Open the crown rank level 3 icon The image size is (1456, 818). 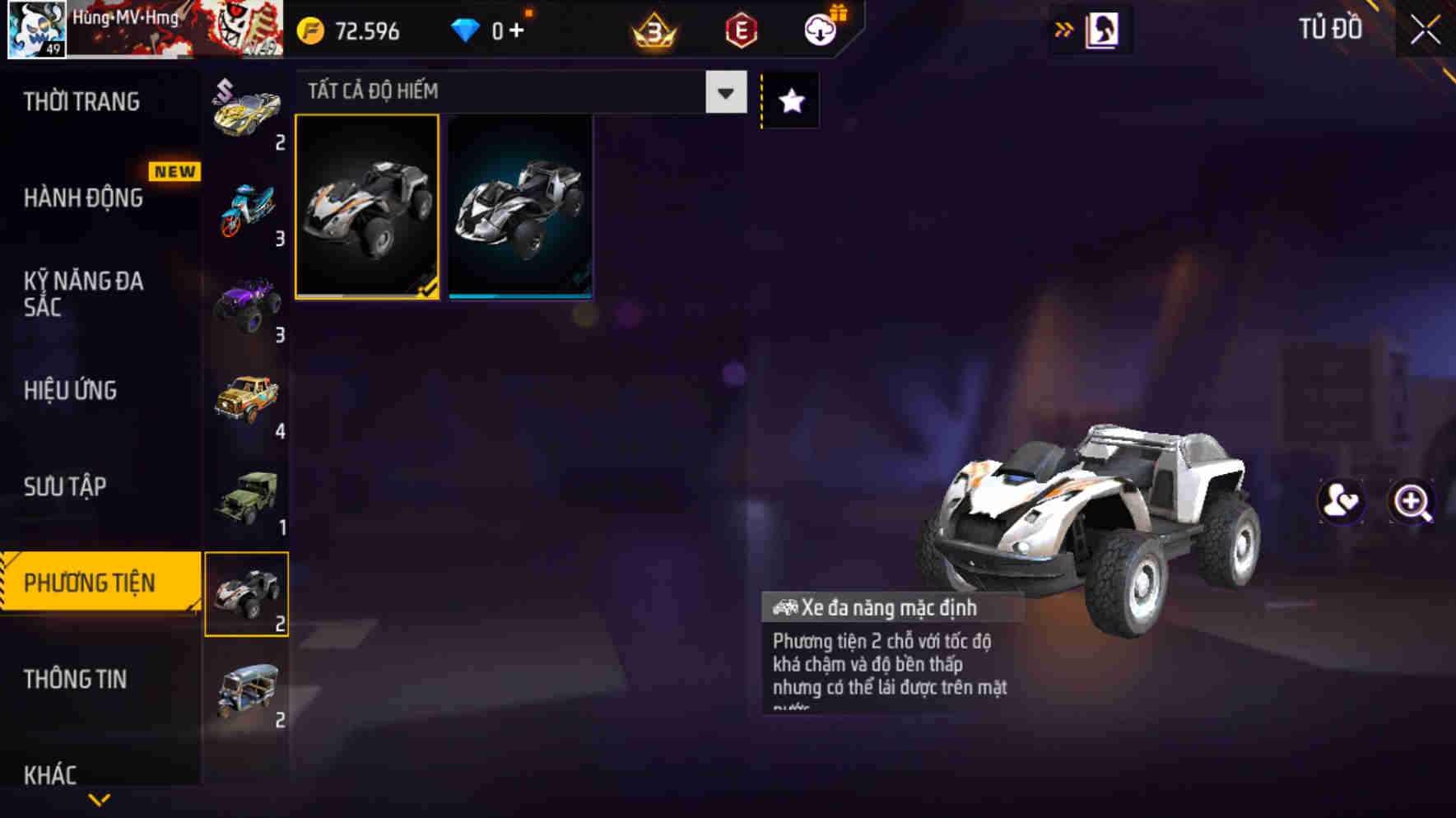pos(649,30)
